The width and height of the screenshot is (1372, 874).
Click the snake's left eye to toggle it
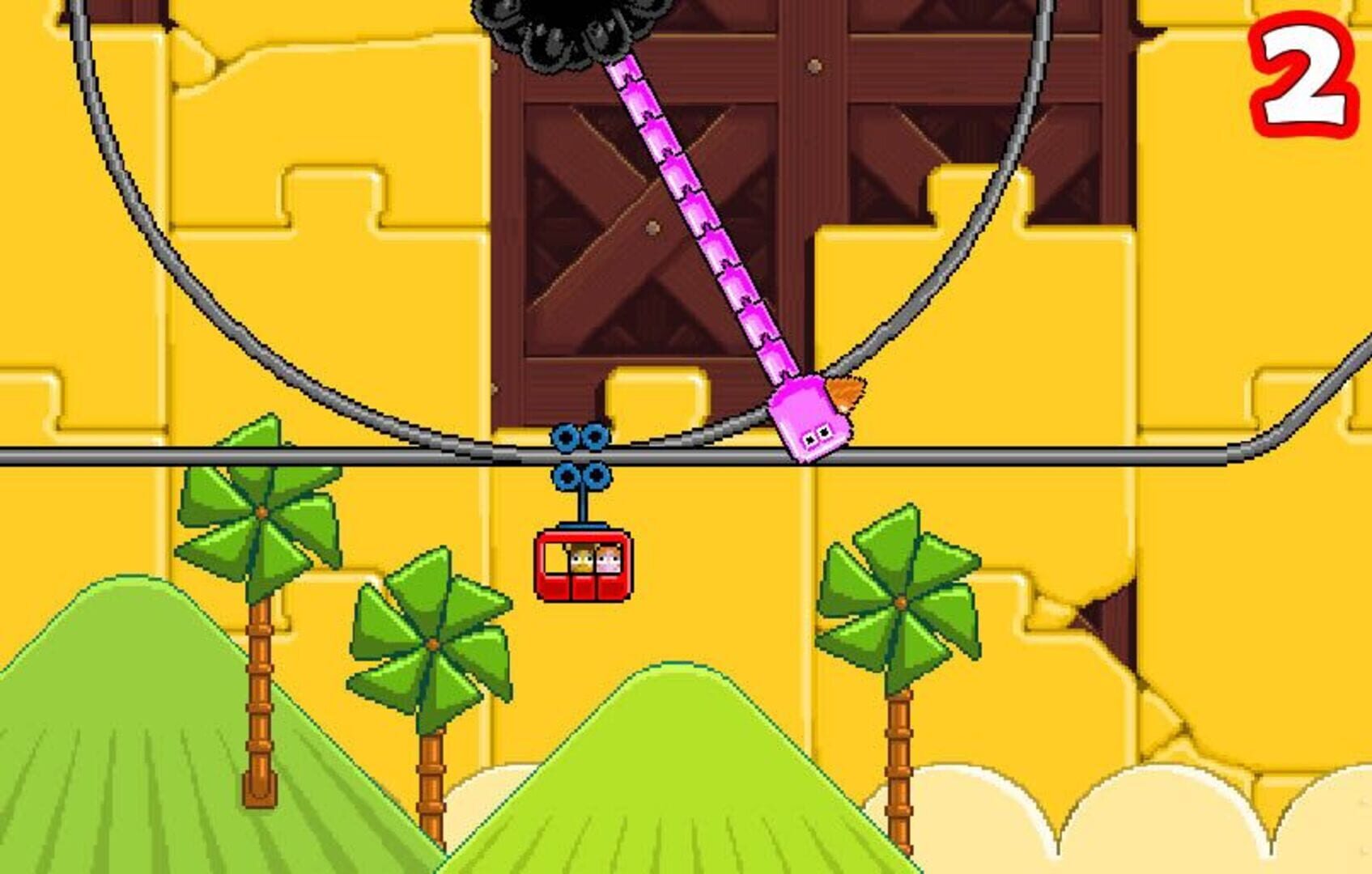tap(809, 439)
